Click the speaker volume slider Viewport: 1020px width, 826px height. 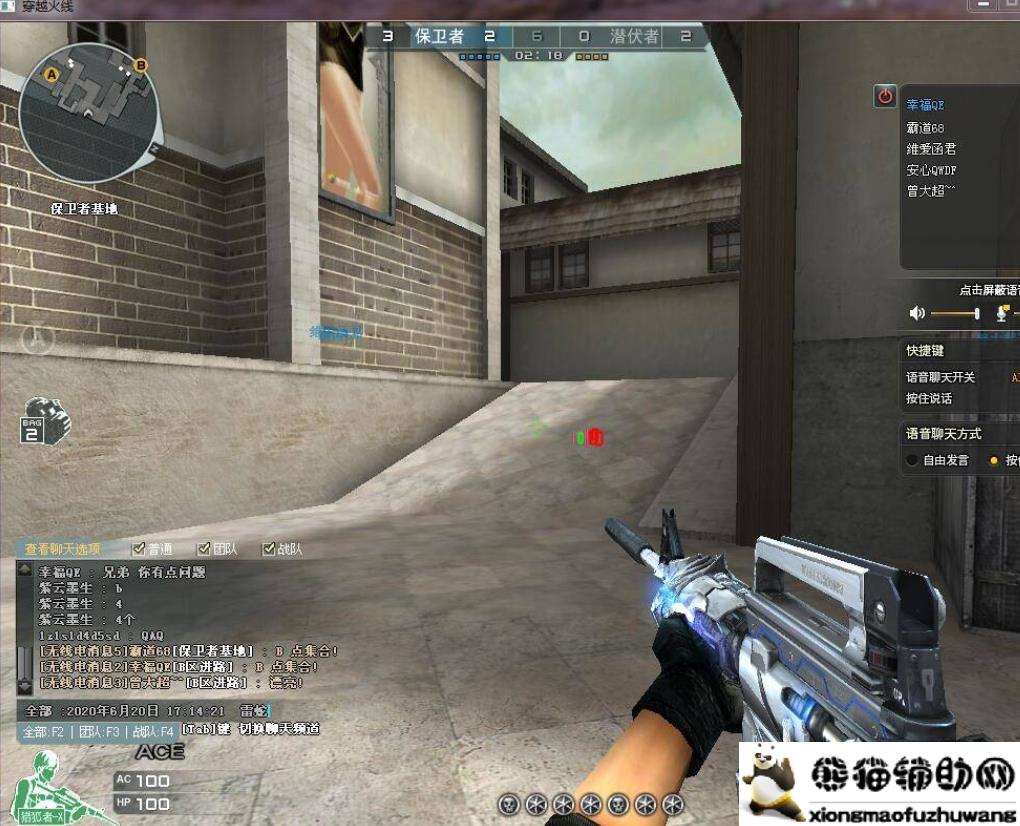tap(955, 314)
